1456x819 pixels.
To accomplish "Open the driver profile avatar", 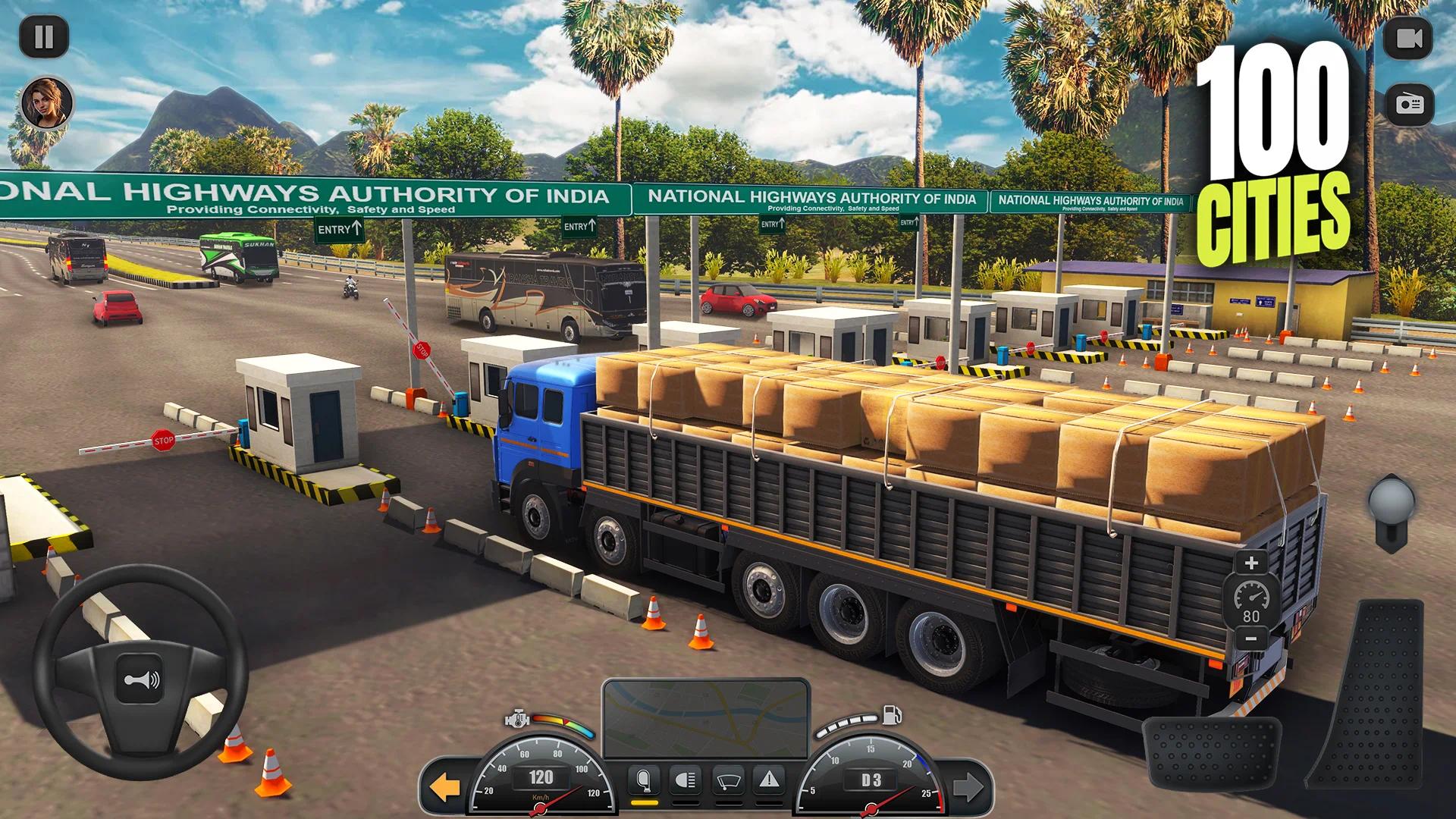I will click(x=47, y=101).
